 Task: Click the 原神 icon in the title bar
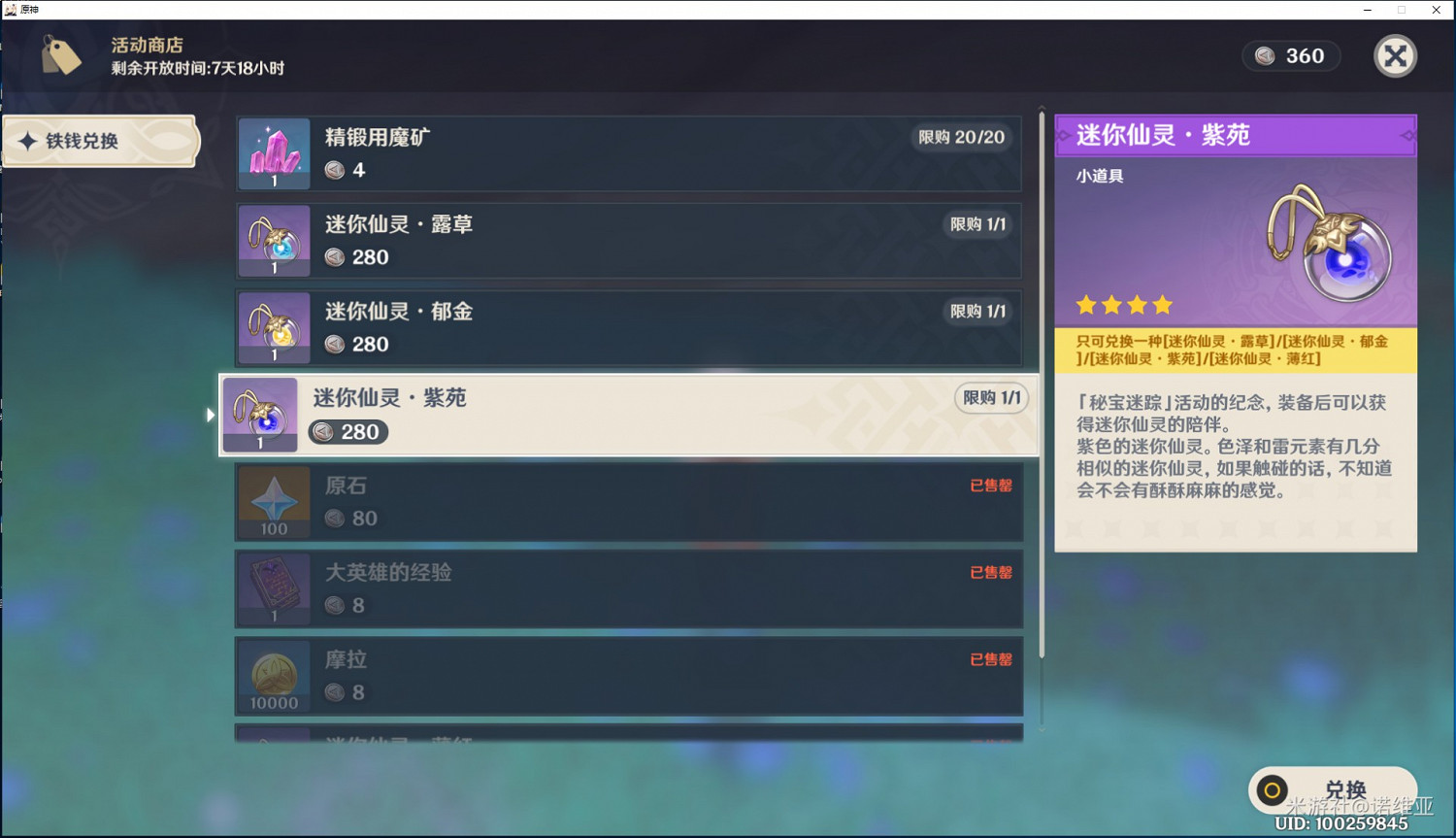[x=10, y=10]
